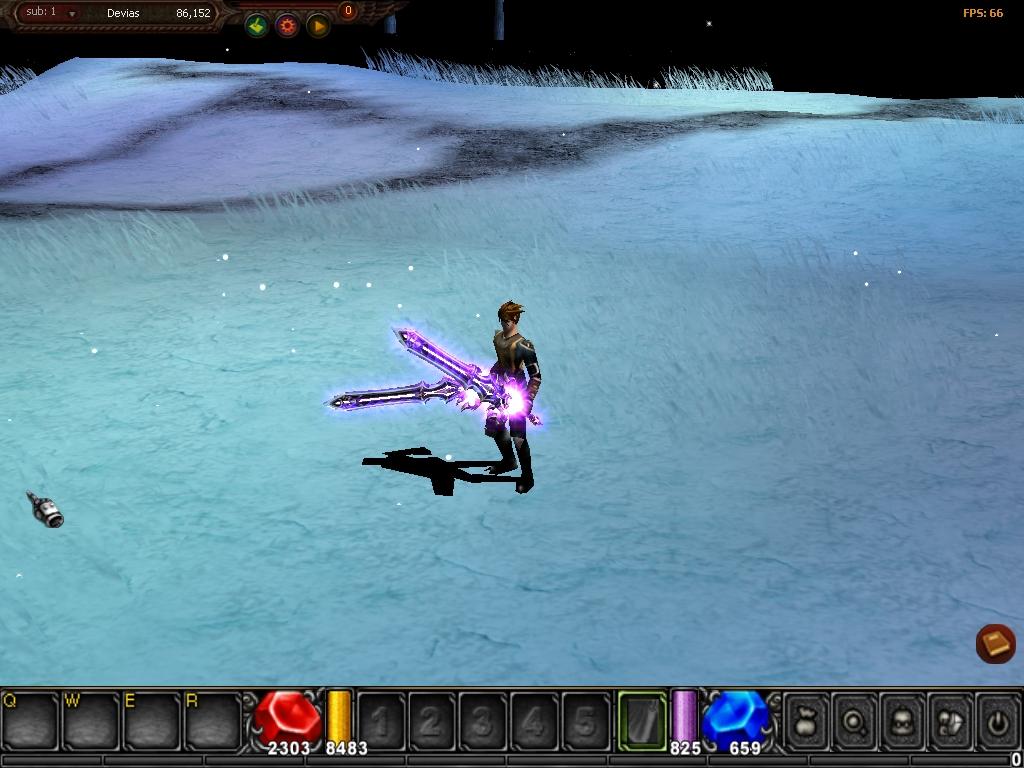Click the mouse and helmet button
The image size is (1024, 768).
950,721
